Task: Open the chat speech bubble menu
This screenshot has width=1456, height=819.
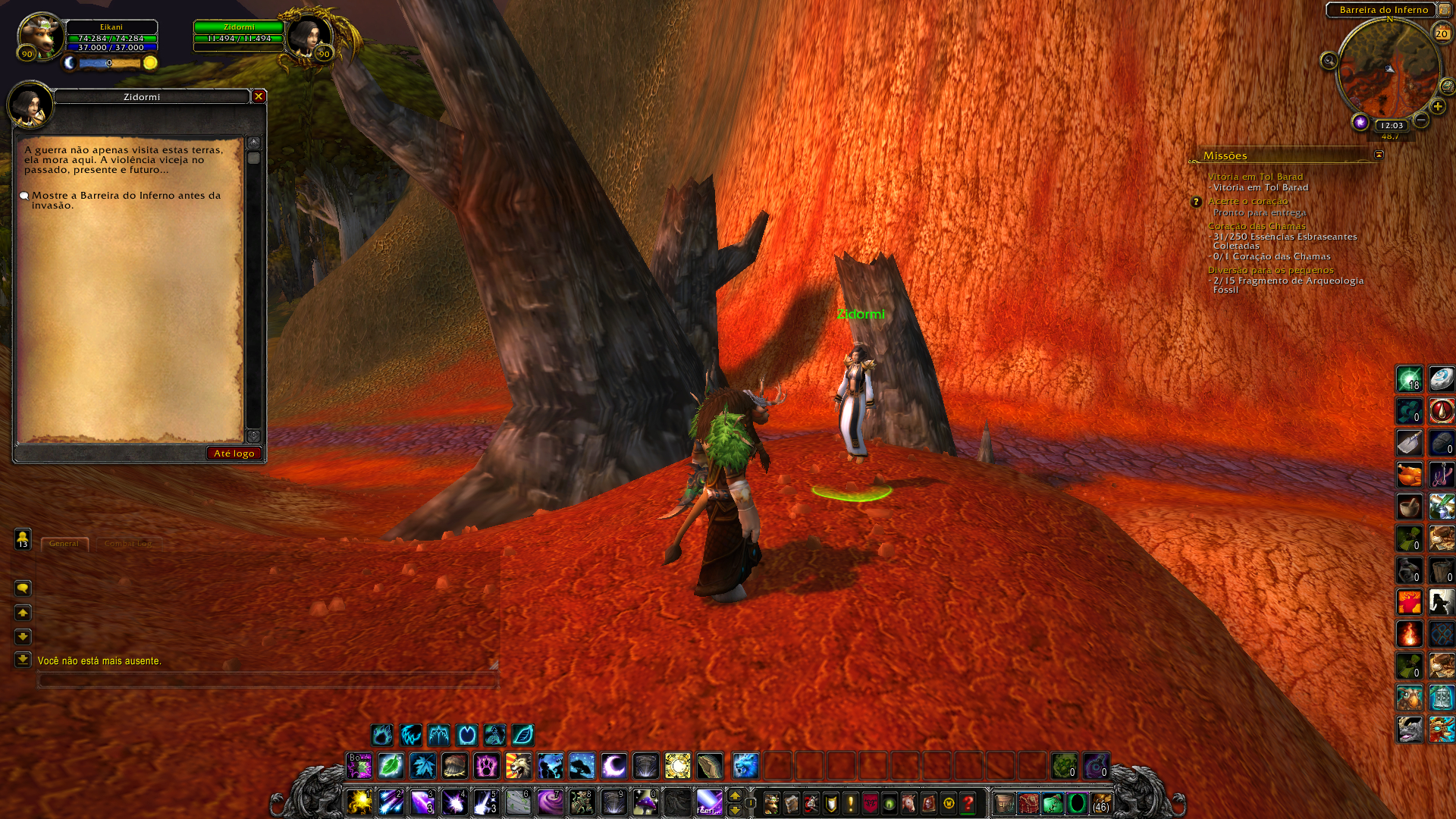Action: [23, 588]
